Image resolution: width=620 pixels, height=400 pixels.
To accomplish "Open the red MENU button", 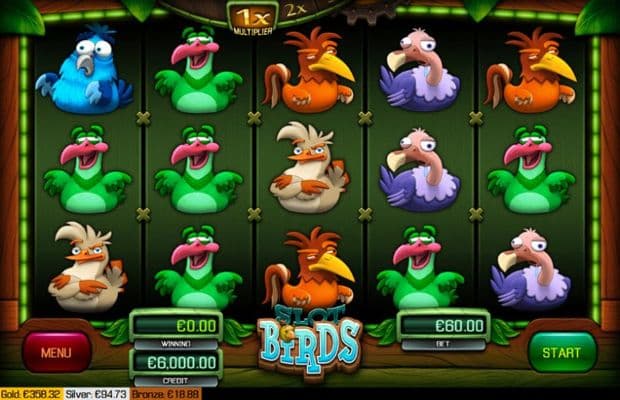I will (x=57, y=351).
